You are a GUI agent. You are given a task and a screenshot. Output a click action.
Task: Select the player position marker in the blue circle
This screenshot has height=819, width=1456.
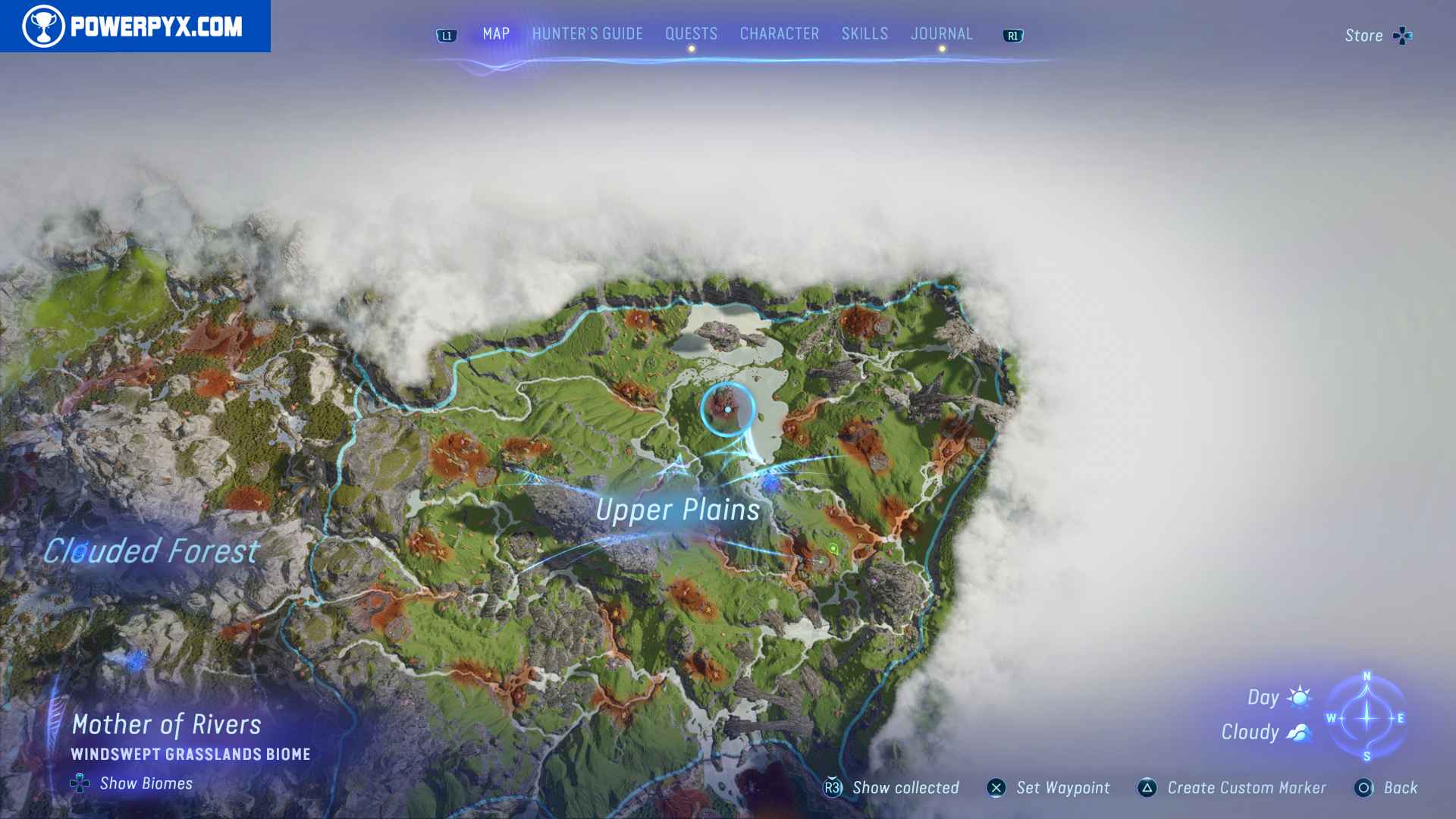pyautogui.click(x=727, y=409)
